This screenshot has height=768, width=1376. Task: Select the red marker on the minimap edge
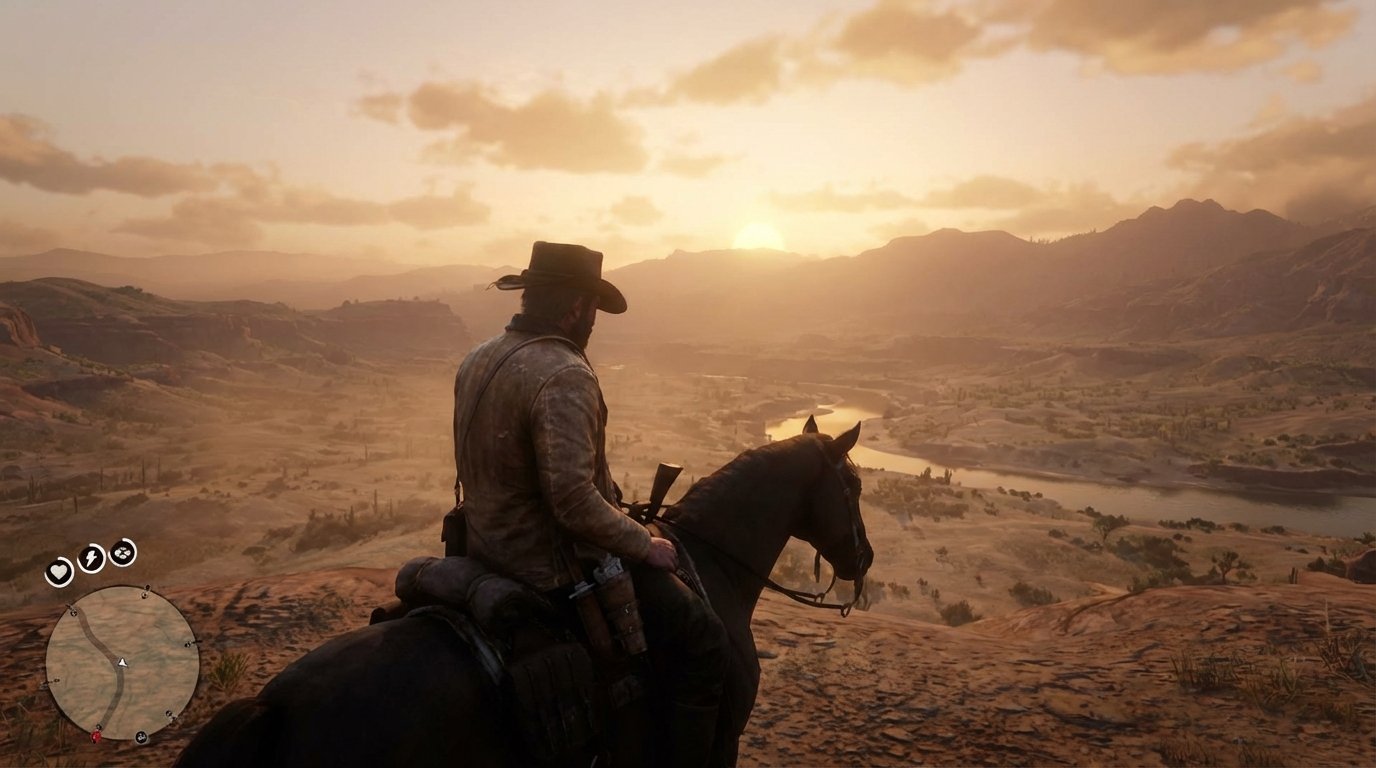tap(97, 737)
